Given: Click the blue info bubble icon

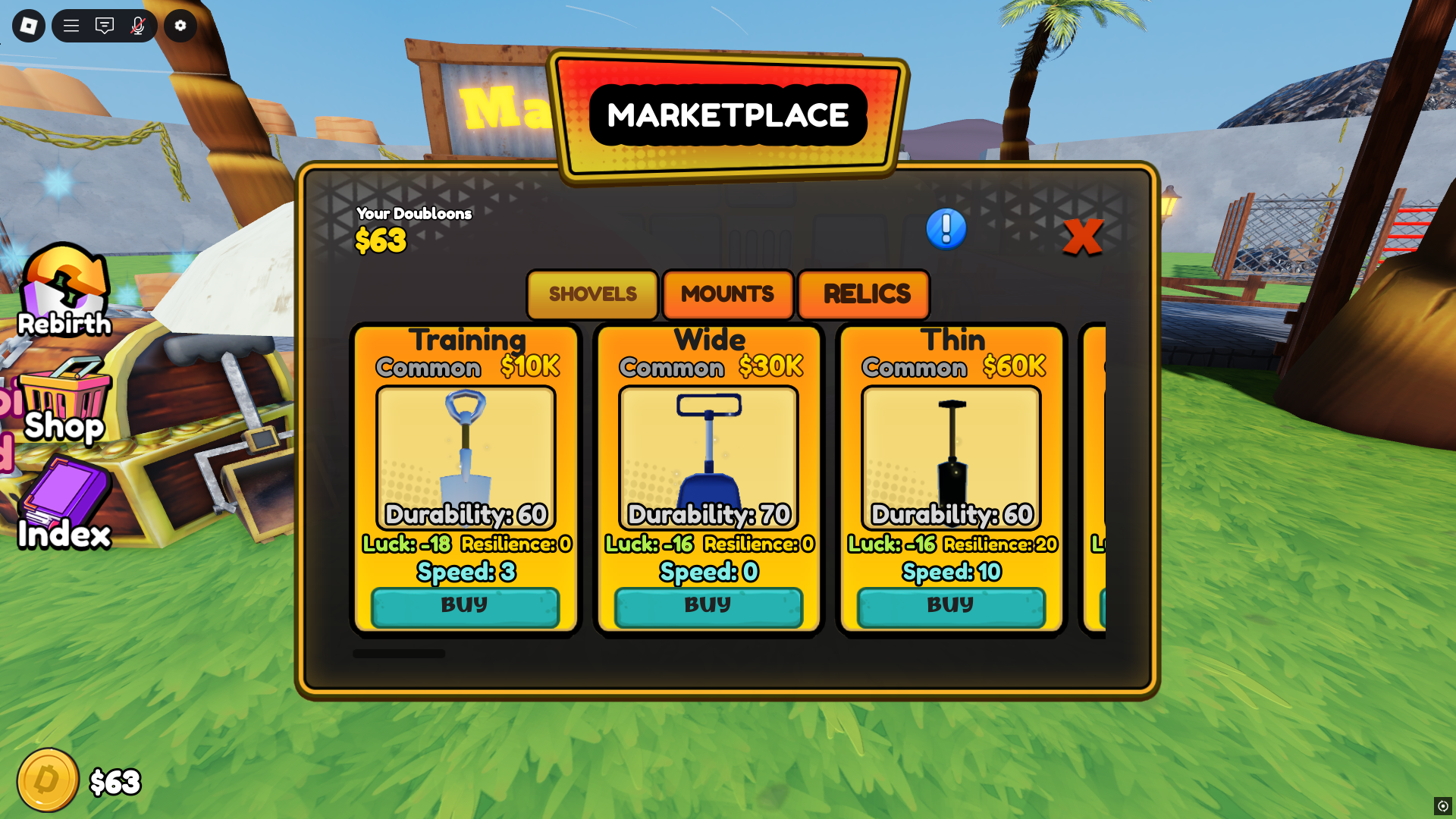Looking at the screenshot, I should (945, 230).
